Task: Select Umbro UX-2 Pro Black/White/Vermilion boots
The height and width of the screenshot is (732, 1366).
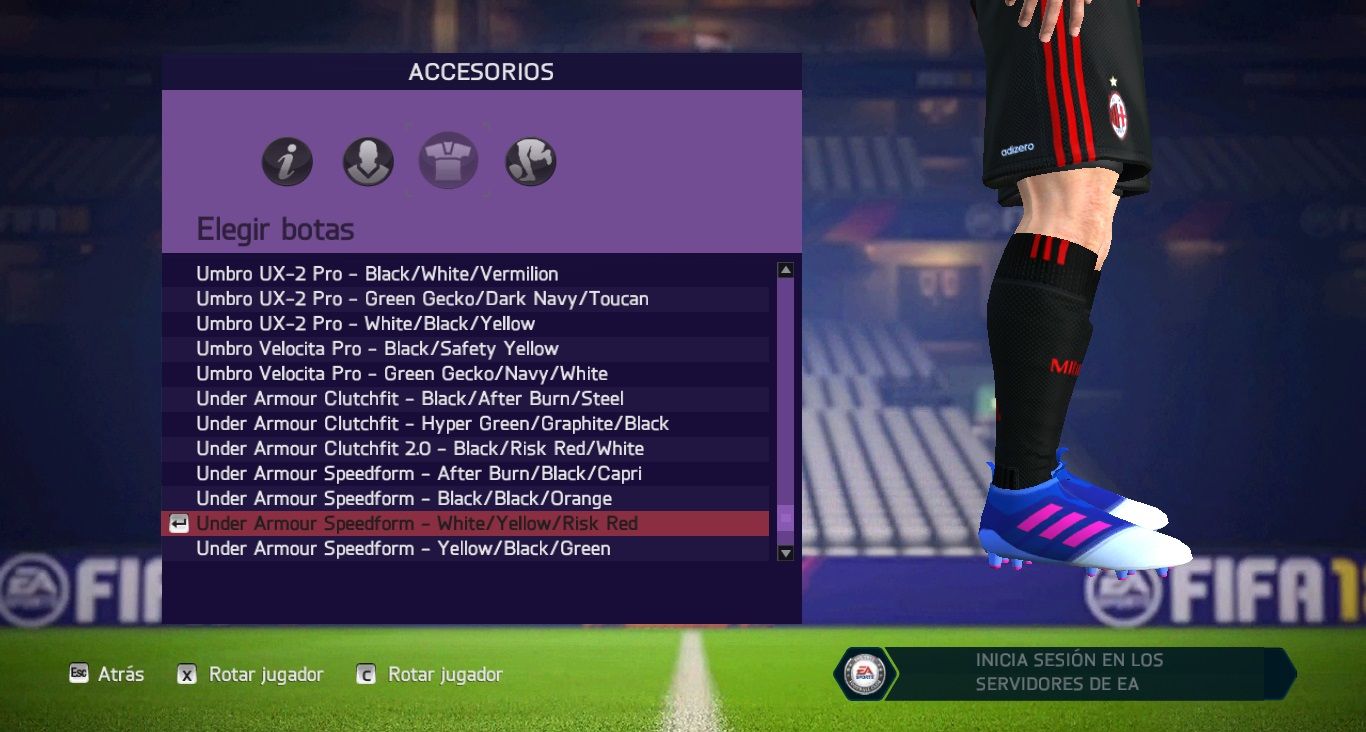Action: pos(377,274)
